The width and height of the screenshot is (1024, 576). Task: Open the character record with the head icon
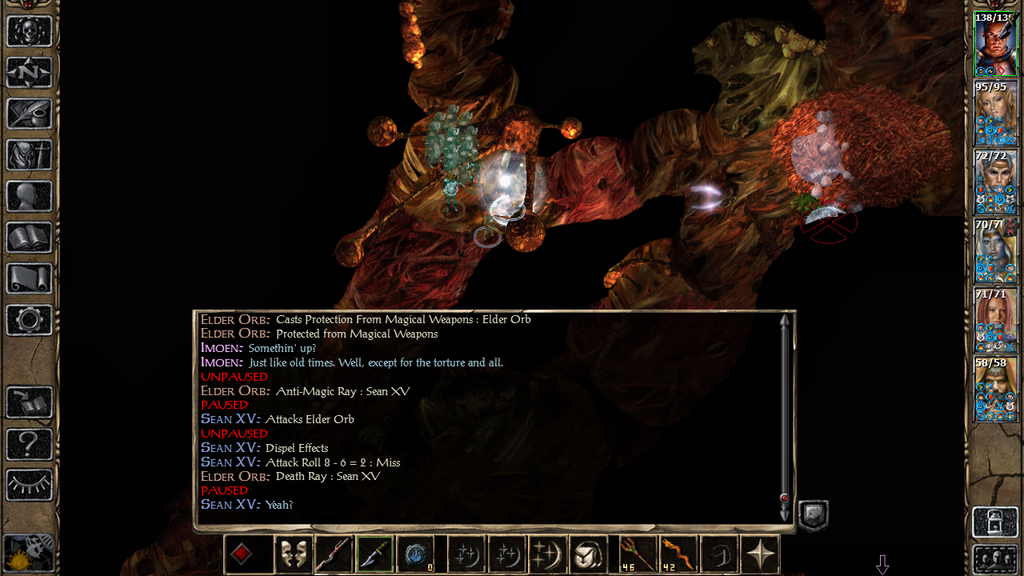[29, 196]
